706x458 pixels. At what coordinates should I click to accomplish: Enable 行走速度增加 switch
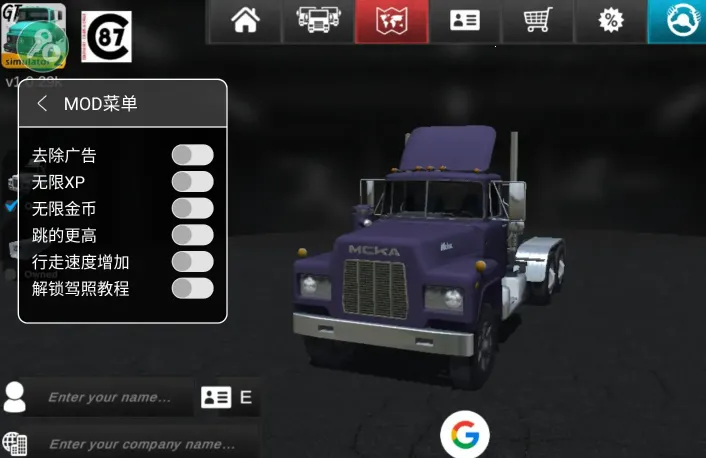192,262
